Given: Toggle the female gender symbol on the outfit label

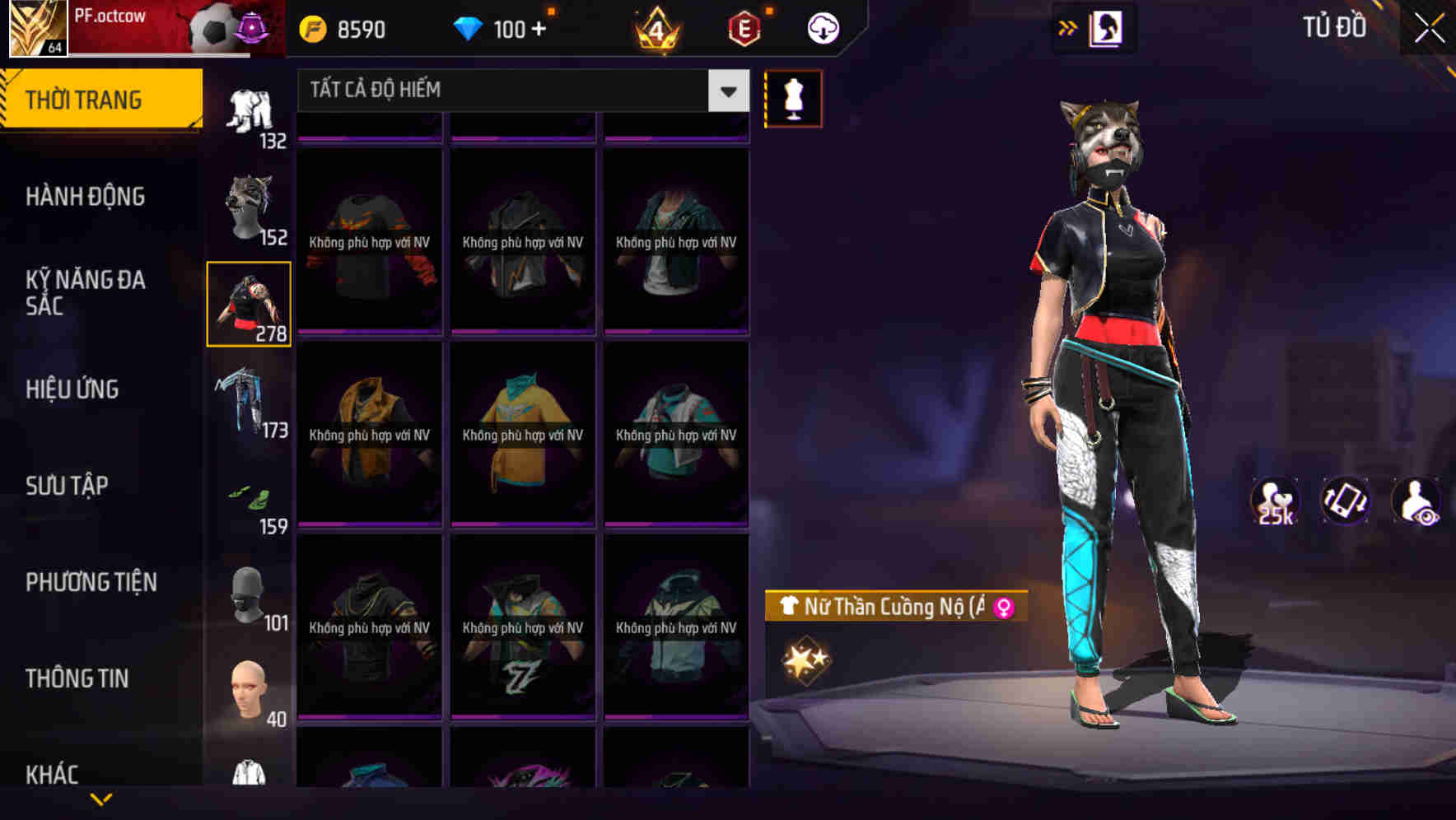Looking at the screenshot, I should [x=1003, y=608].
